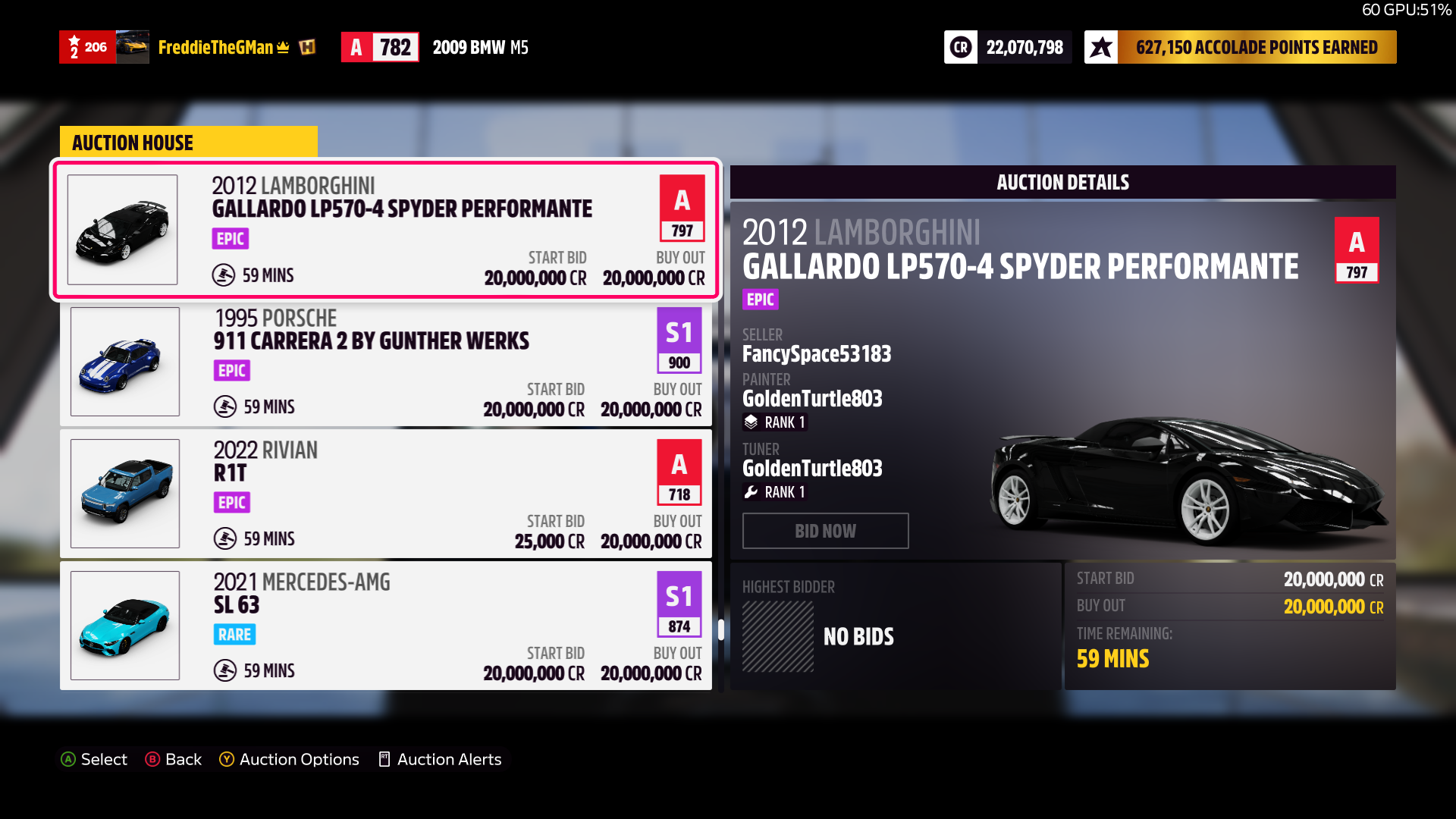Click the cyan Mercedes SL 63 thumbnail
This screenshot has height=819, width=1456.
(125, 626)
